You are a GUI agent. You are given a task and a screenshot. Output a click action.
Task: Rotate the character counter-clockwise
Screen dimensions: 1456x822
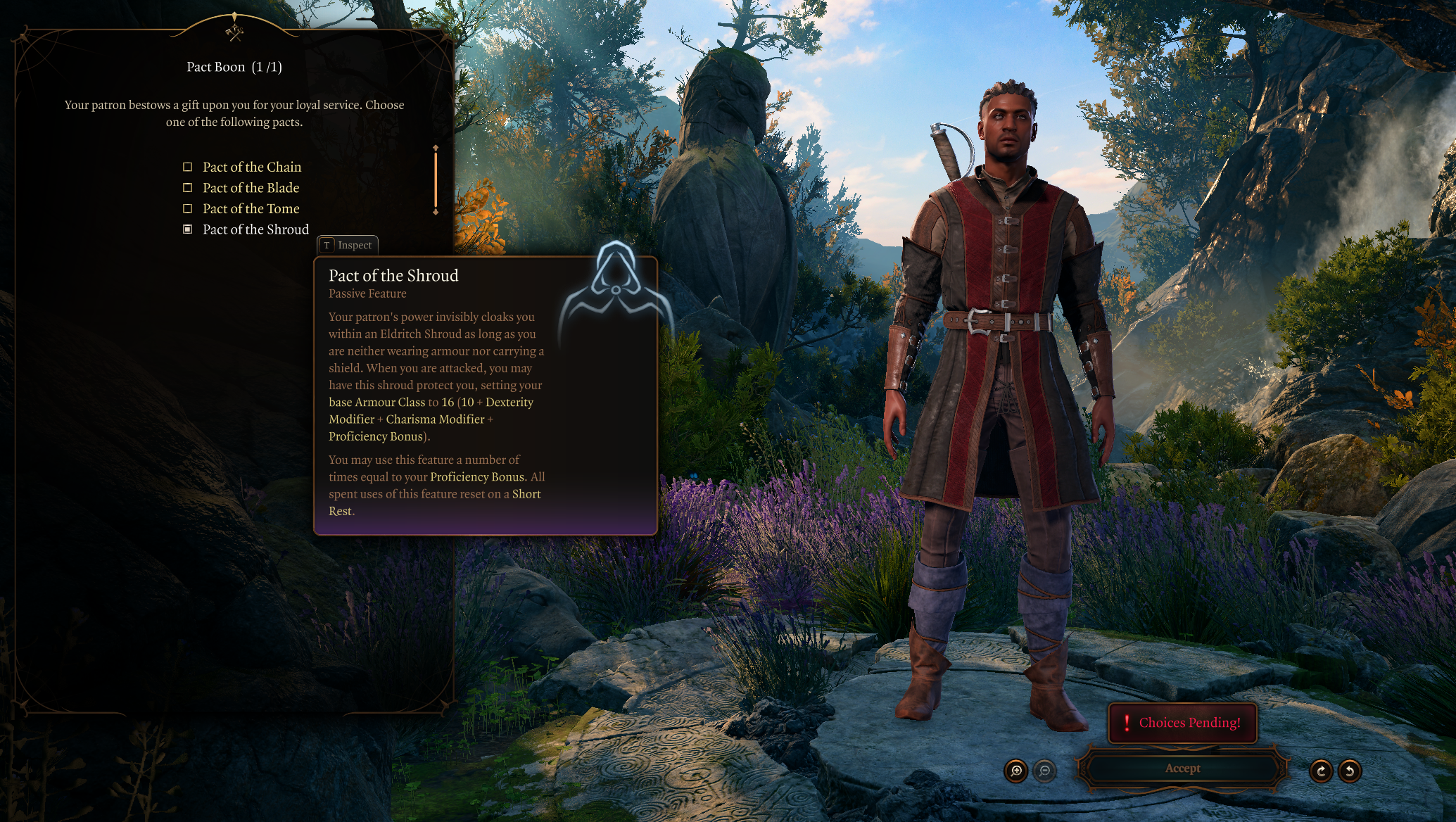click(x=1350, y=771)
